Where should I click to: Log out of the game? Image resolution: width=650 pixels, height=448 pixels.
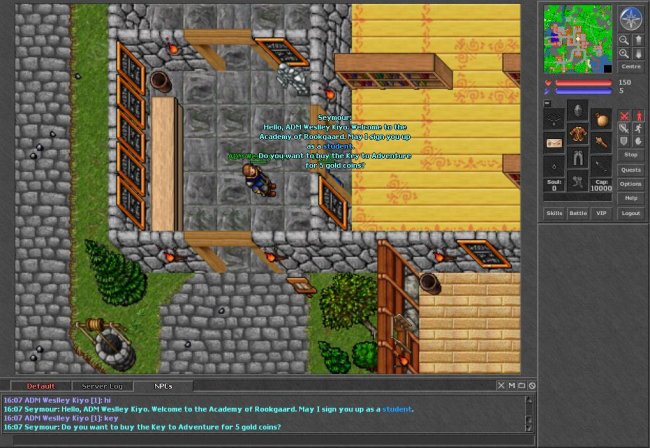tap(630, 213)
